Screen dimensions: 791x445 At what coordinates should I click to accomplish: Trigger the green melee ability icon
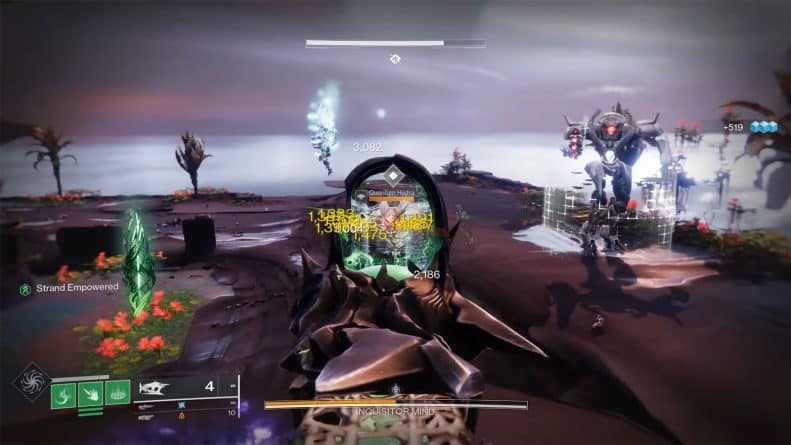91,393
